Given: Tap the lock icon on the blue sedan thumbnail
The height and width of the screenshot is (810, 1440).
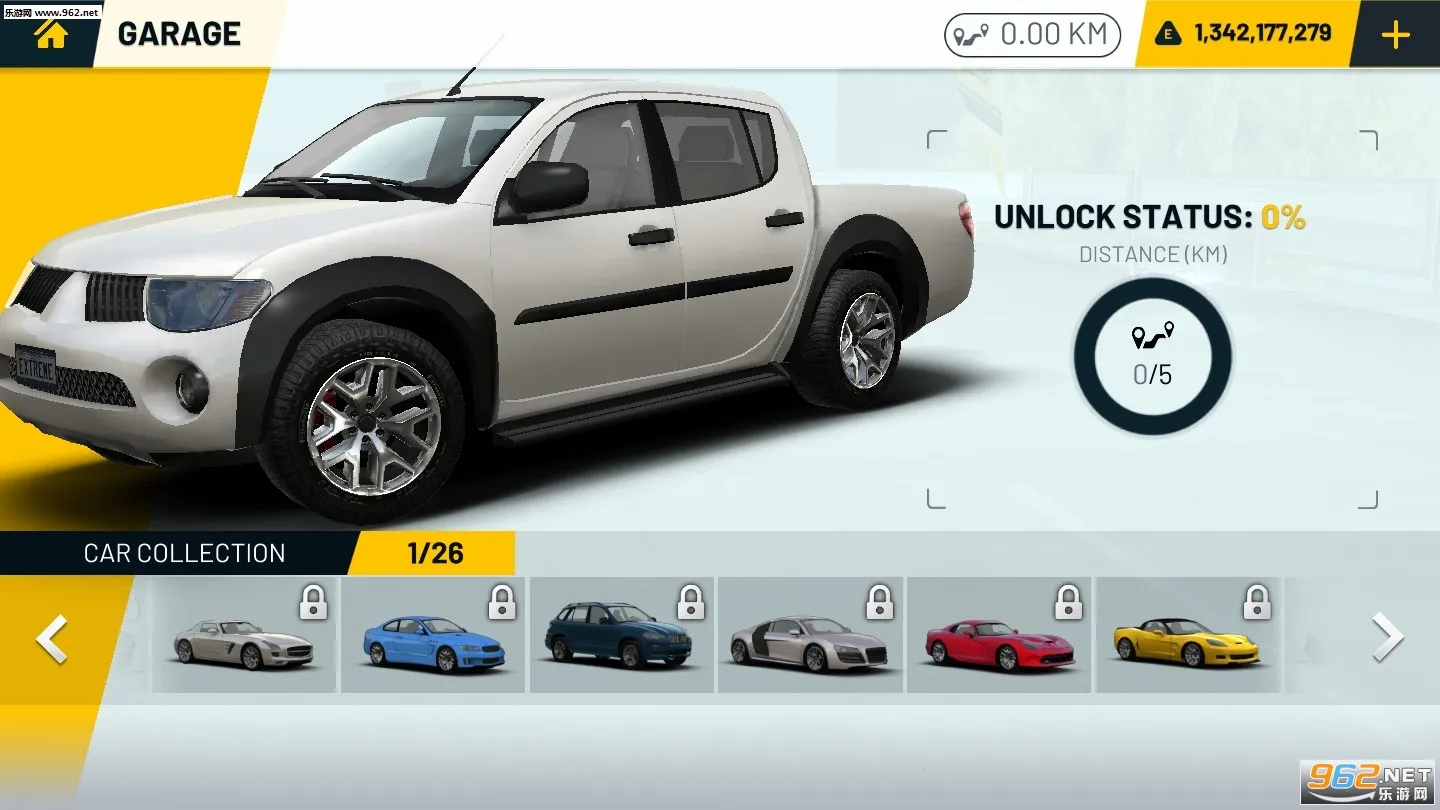Looking at the screenshot, I should point(503,601).
